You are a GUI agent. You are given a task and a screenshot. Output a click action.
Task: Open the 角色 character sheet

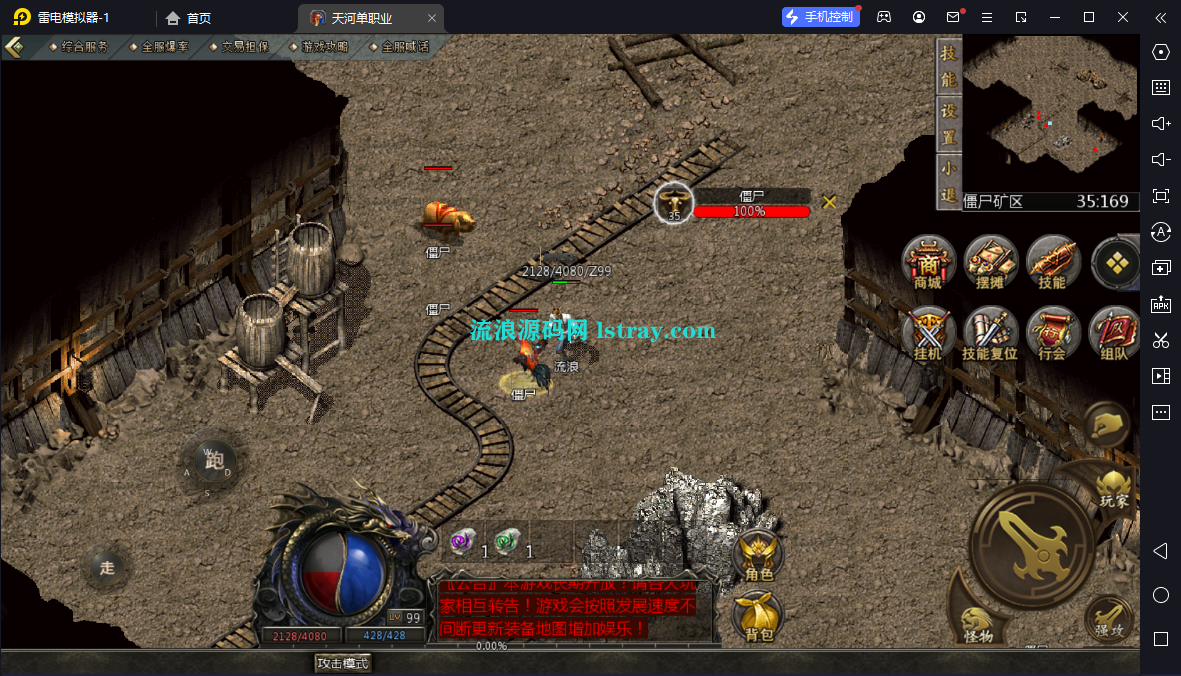[759, 556]
